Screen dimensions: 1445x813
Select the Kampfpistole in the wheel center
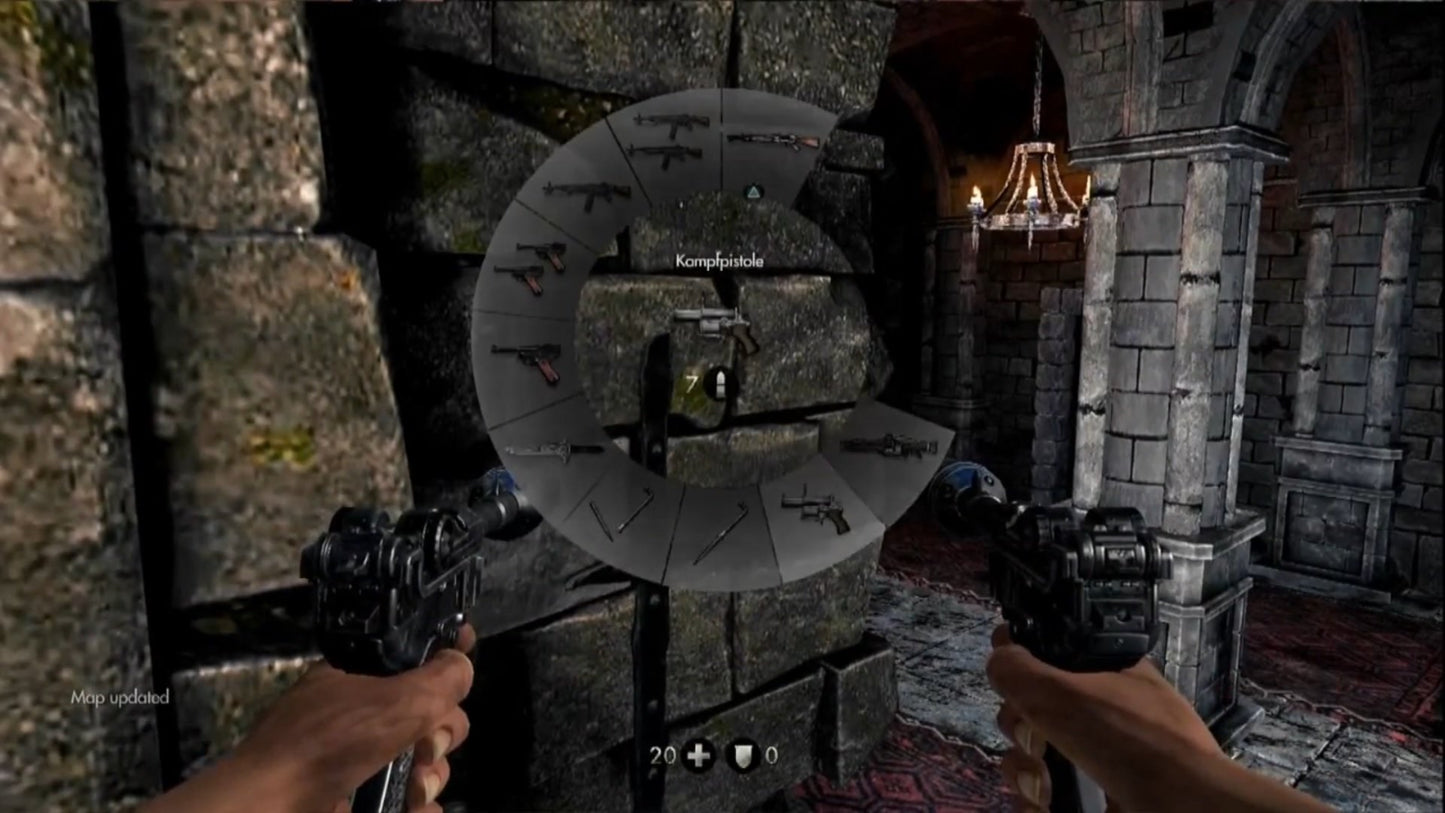click(x=716, y=326)
